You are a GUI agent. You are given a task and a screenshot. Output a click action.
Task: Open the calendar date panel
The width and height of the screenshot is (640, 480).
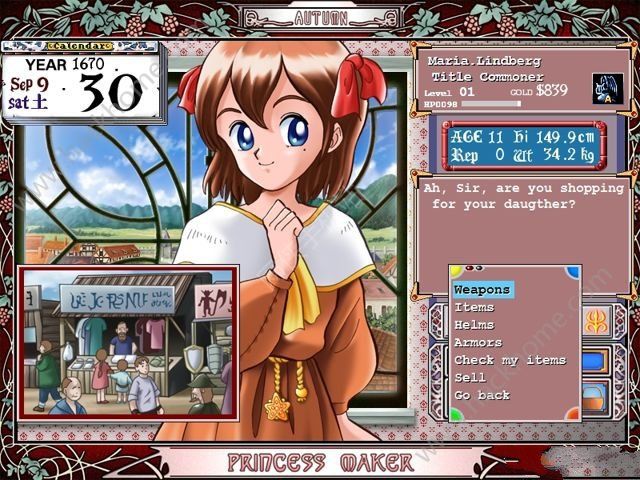coord(82,82)
